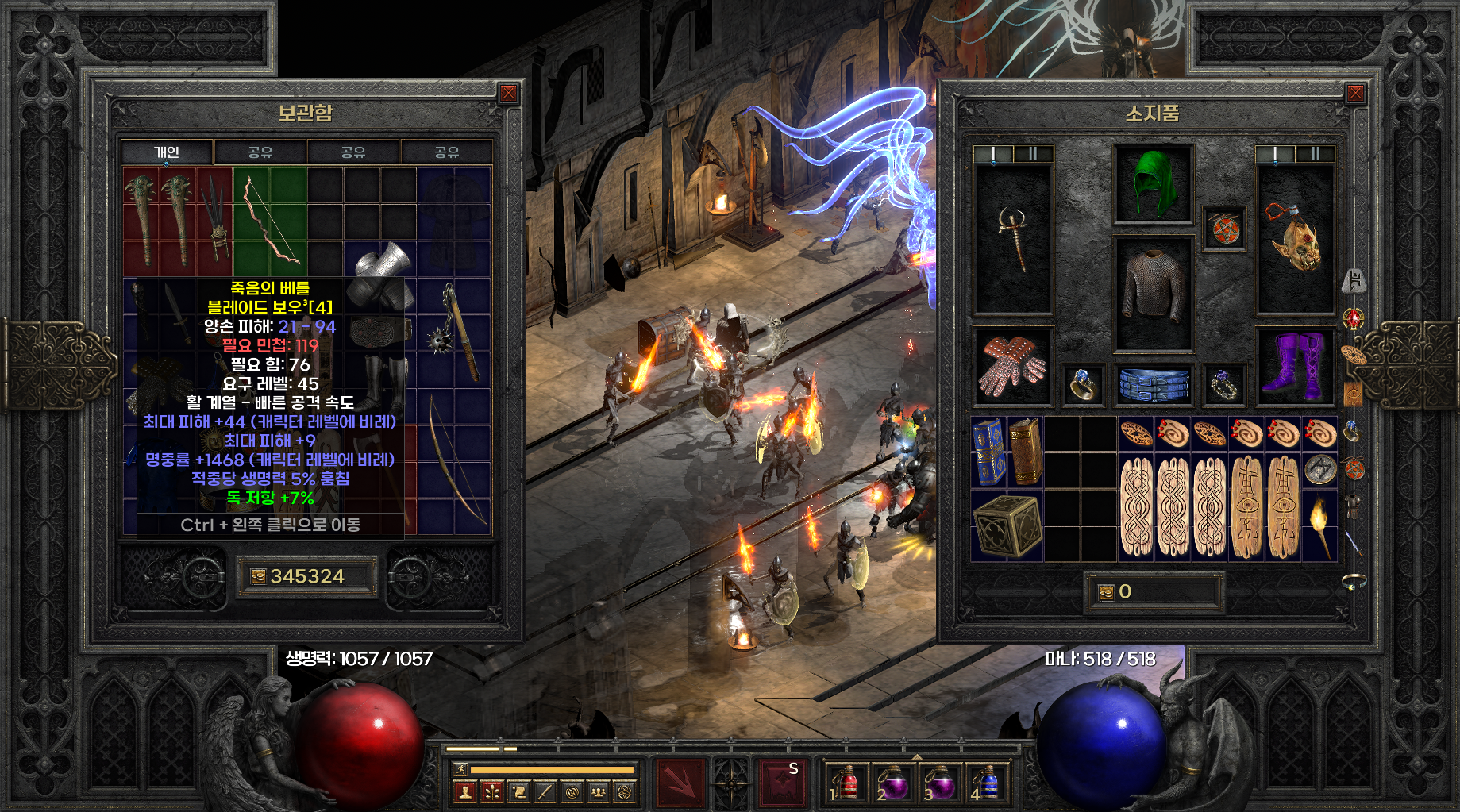Pick up the Horadric Cube
The image size is (1460, 812).
(1007, 525)
